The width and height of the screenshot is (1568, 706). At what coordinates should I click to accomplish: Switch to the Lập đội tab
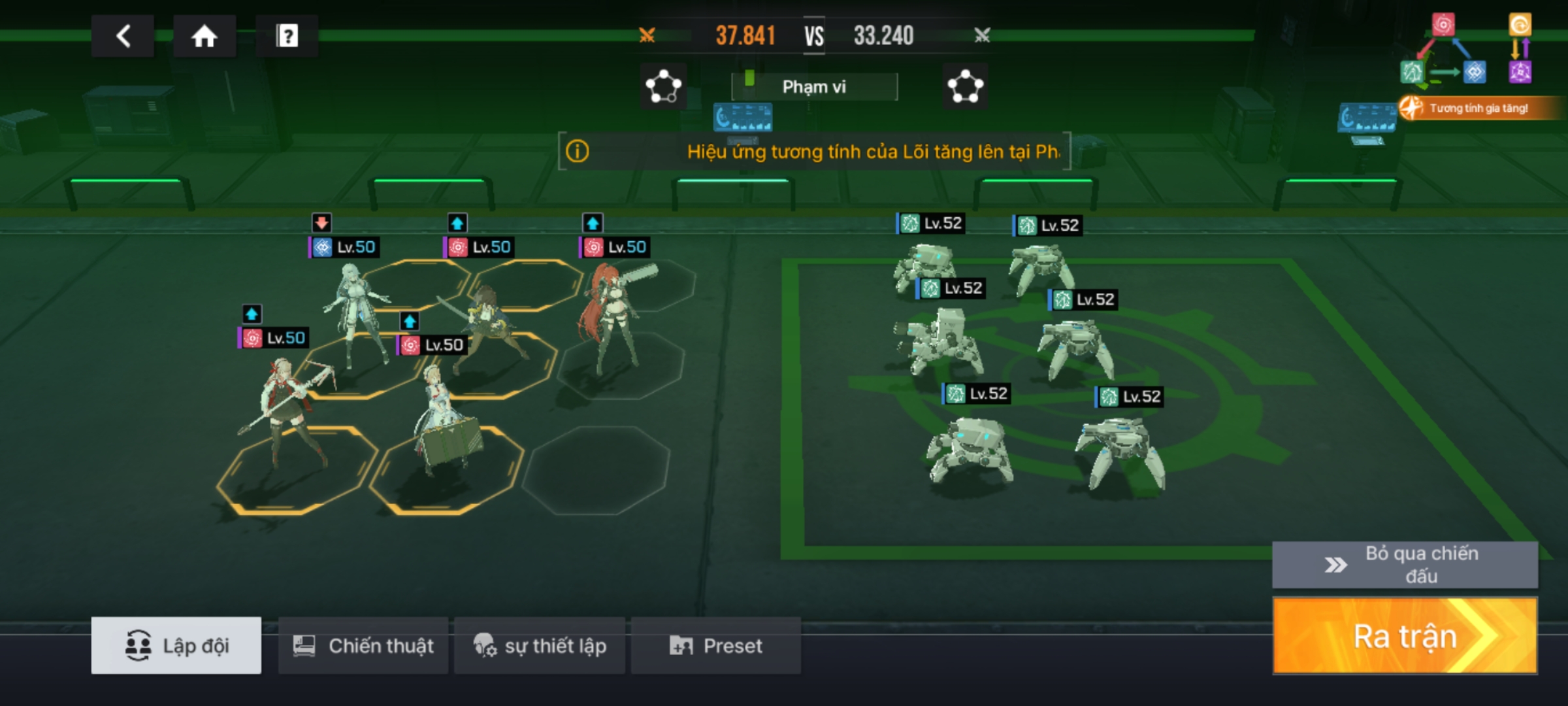(176, 646)
